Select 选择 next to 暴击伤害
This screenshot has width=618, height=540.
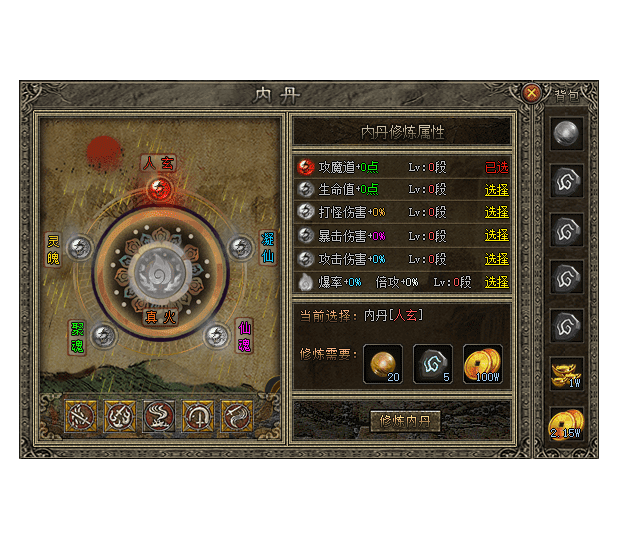point(496,236)
